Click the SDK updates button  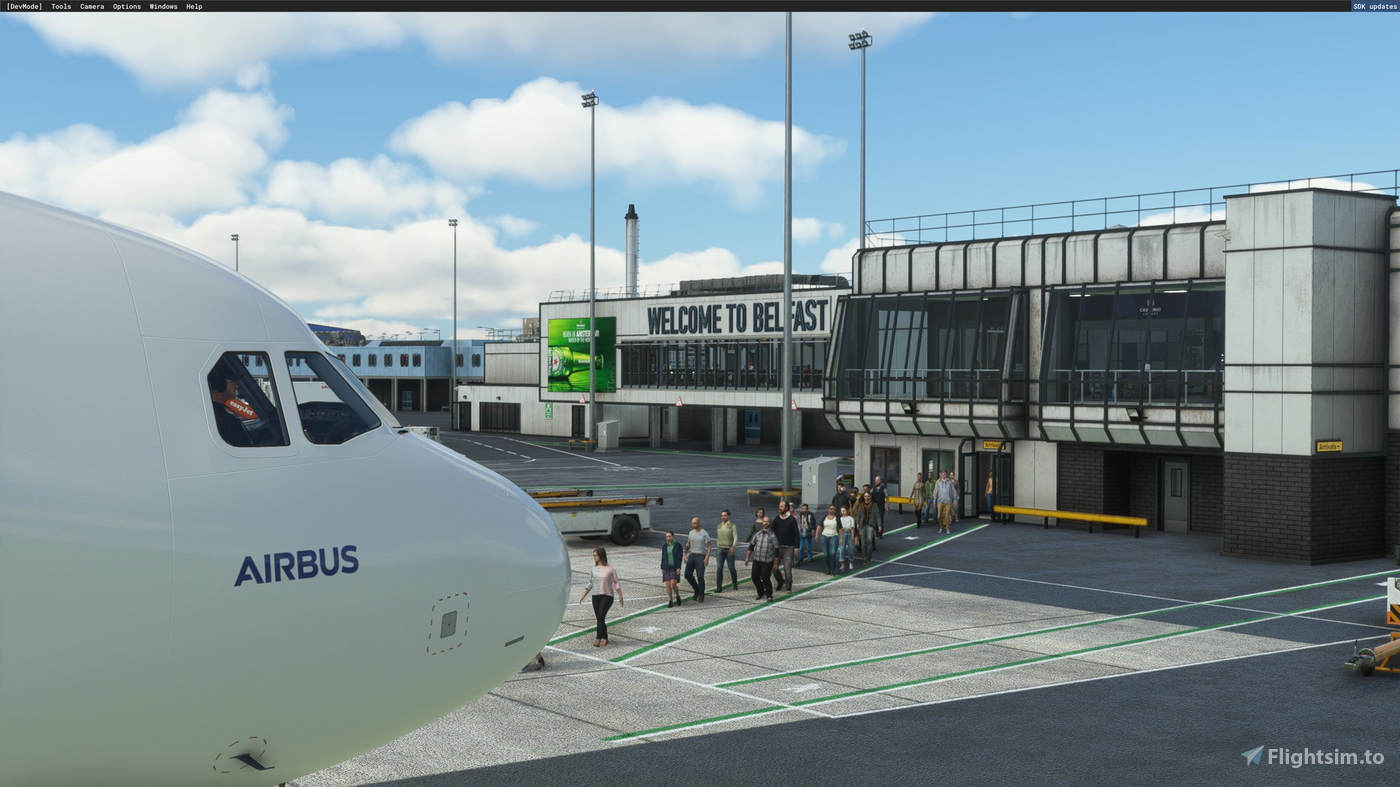click(x=1374, y=5)
